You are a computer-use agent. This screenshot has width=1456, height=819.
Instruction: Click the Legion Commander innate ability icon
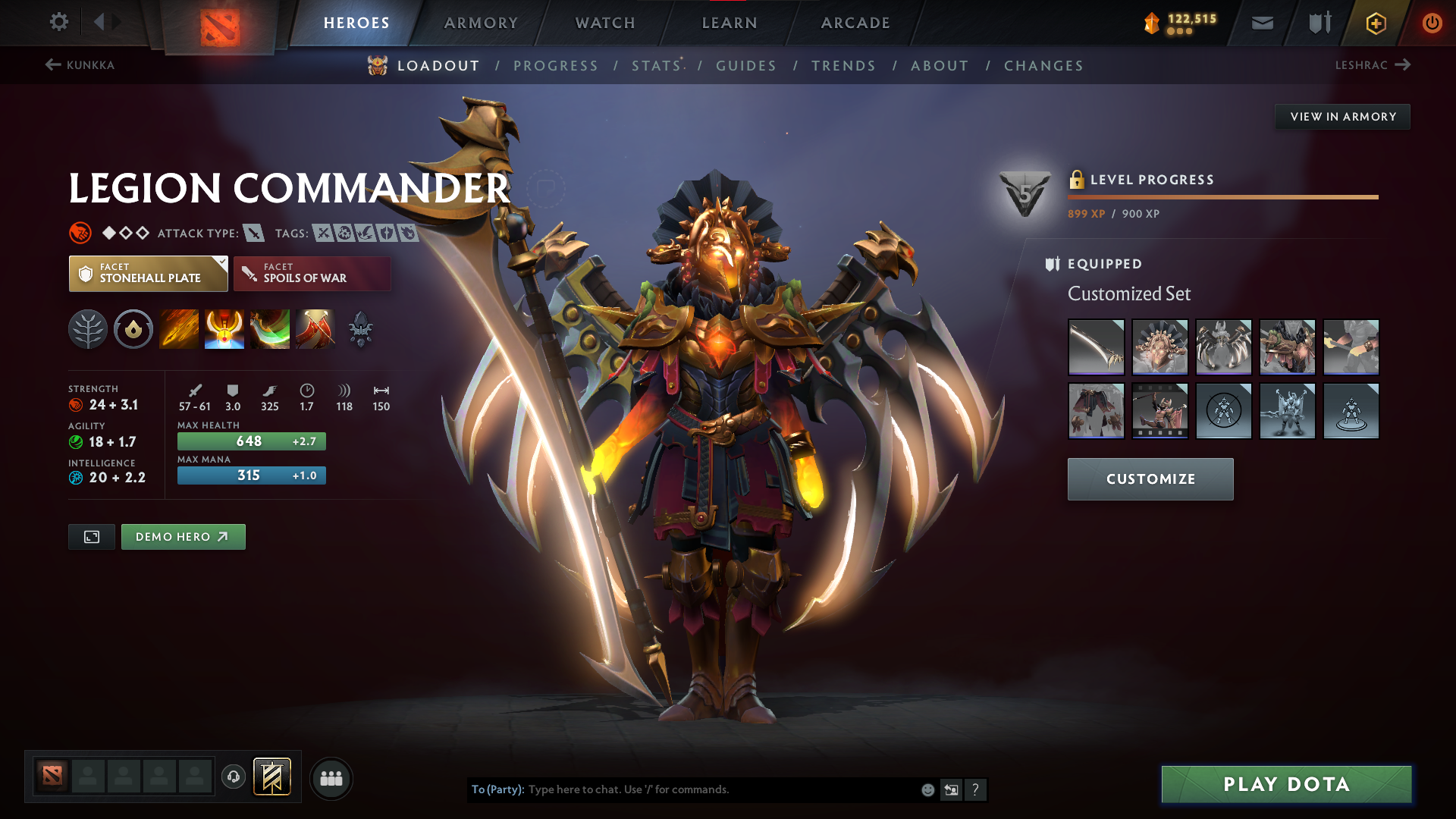click(133, 329)
